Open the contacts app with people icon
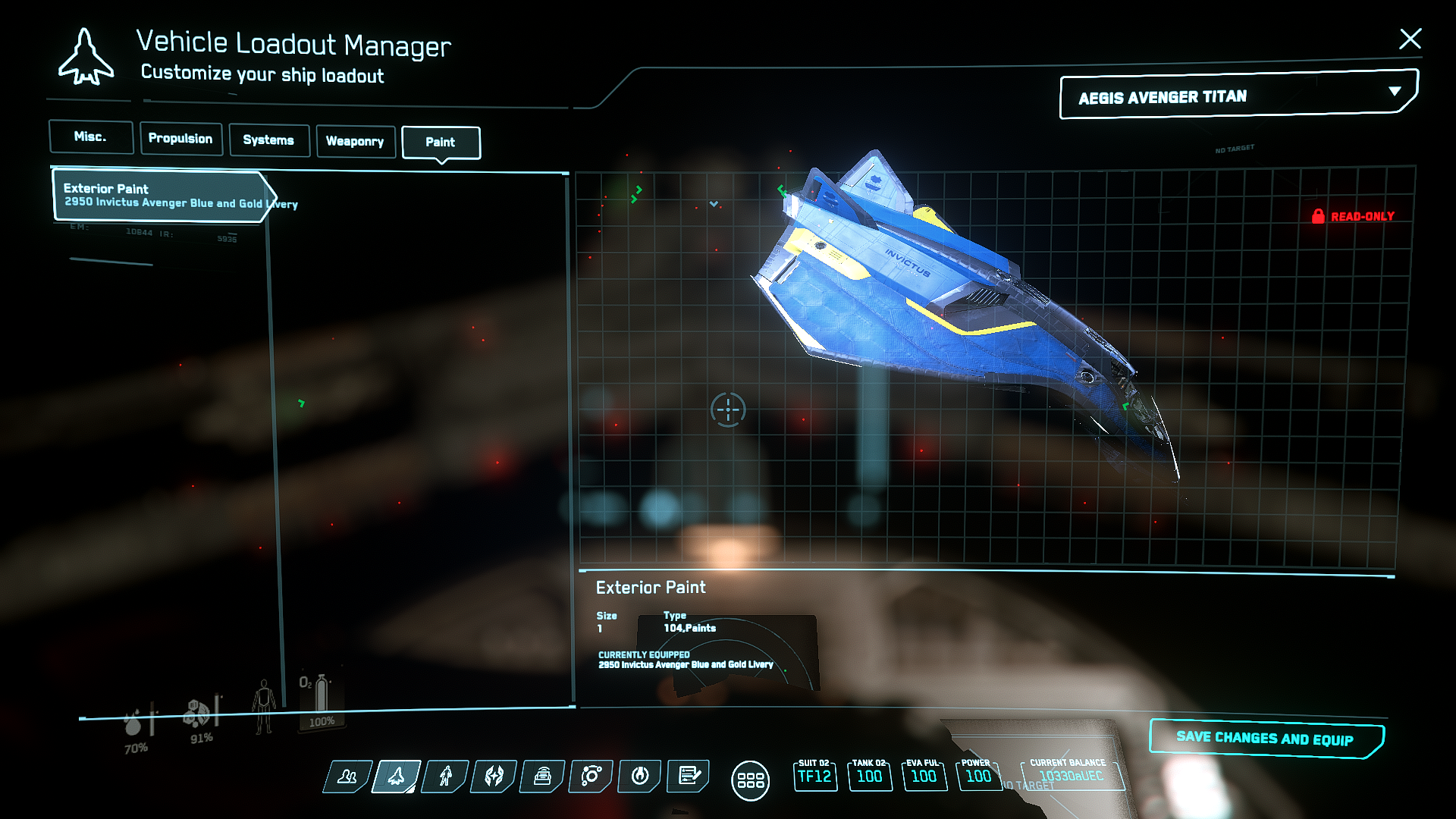Image resolution: width=1456 pixels, height=819 pixels. [x=348, y=776]
